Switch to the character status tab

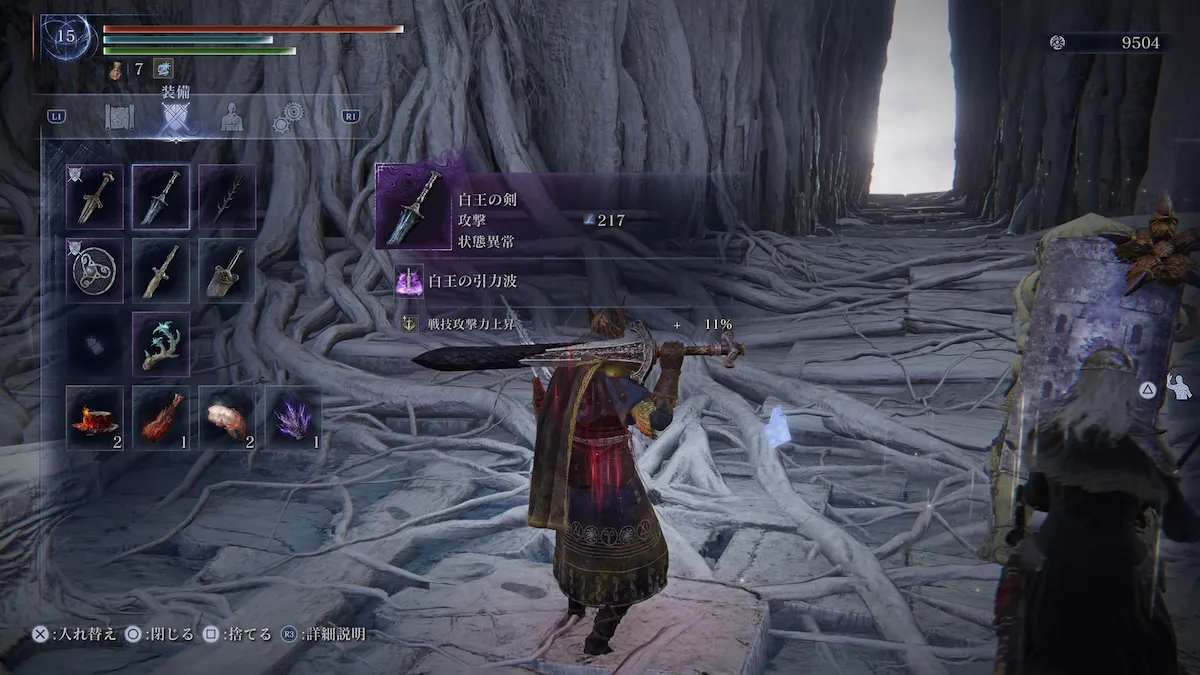click(232, 118)
